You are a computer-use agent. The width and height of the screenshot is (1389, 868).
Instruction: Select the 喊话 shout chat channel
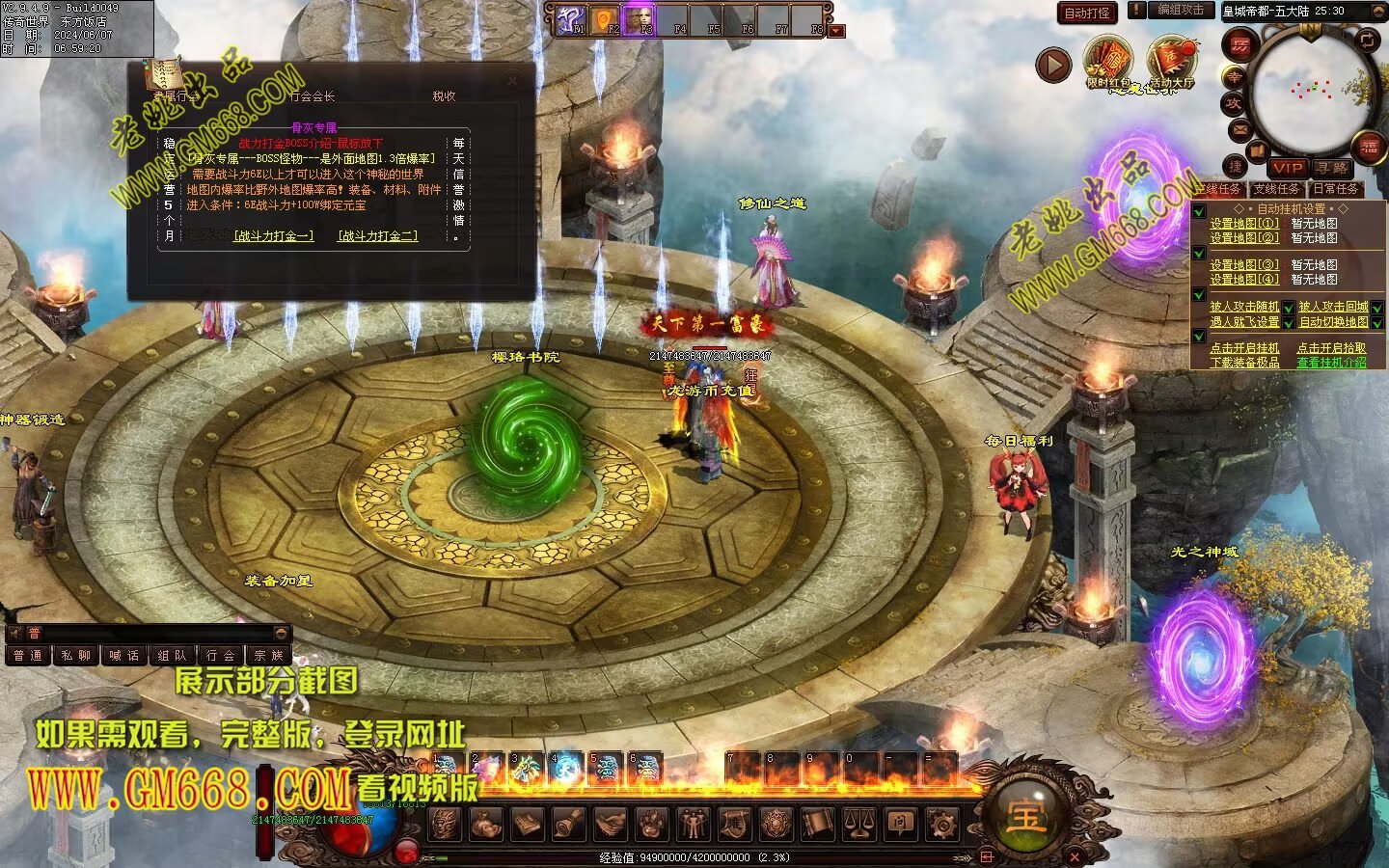123,656
